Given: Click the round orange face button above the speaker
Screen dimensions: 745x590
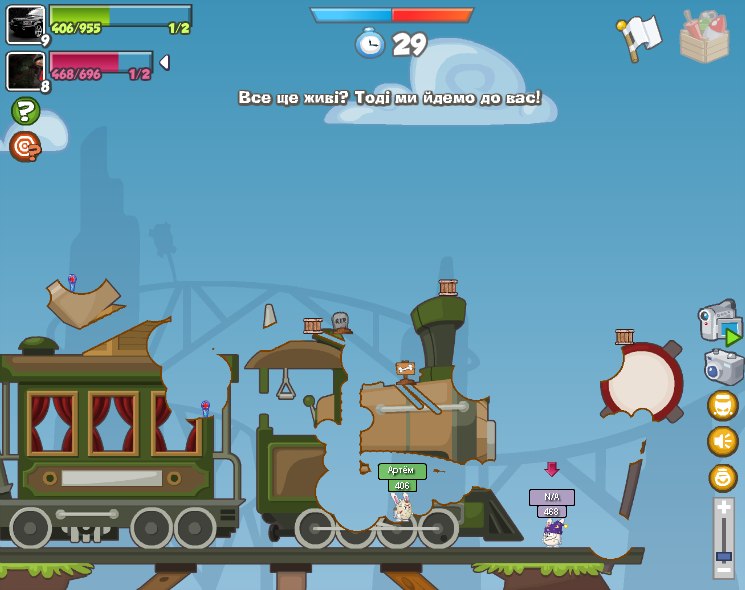Looking at the screenshot, I should tap(722, 405).
